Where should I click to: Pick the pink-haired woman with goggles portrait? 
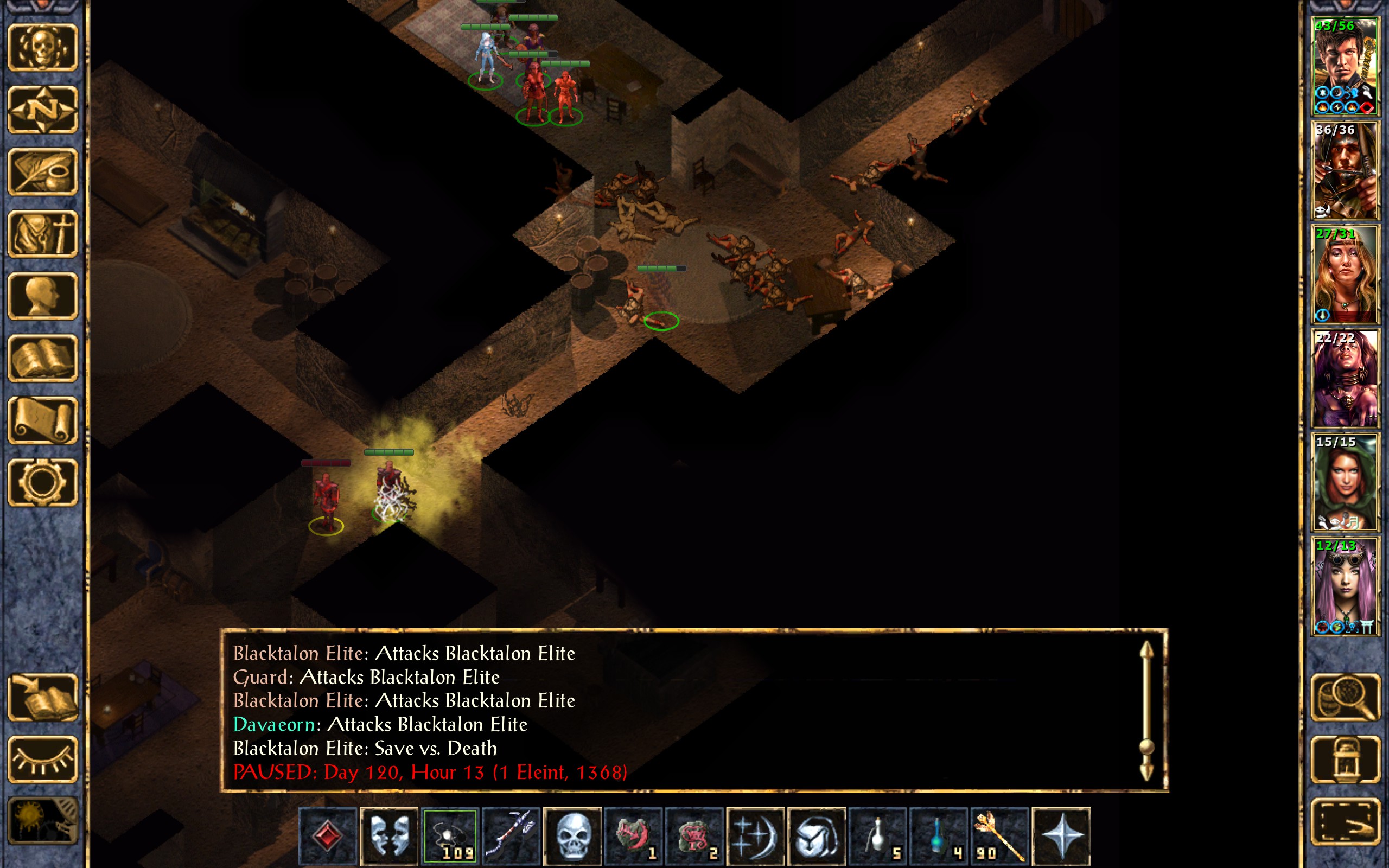[x=1345, y=586]
